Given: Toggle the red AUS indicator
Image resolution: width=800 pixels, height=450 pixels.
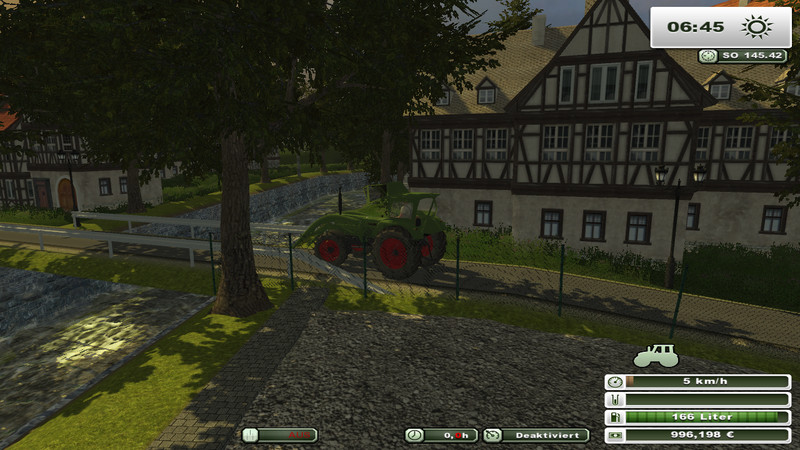Looking at the screenshot, I should click(x=280, y=435).
